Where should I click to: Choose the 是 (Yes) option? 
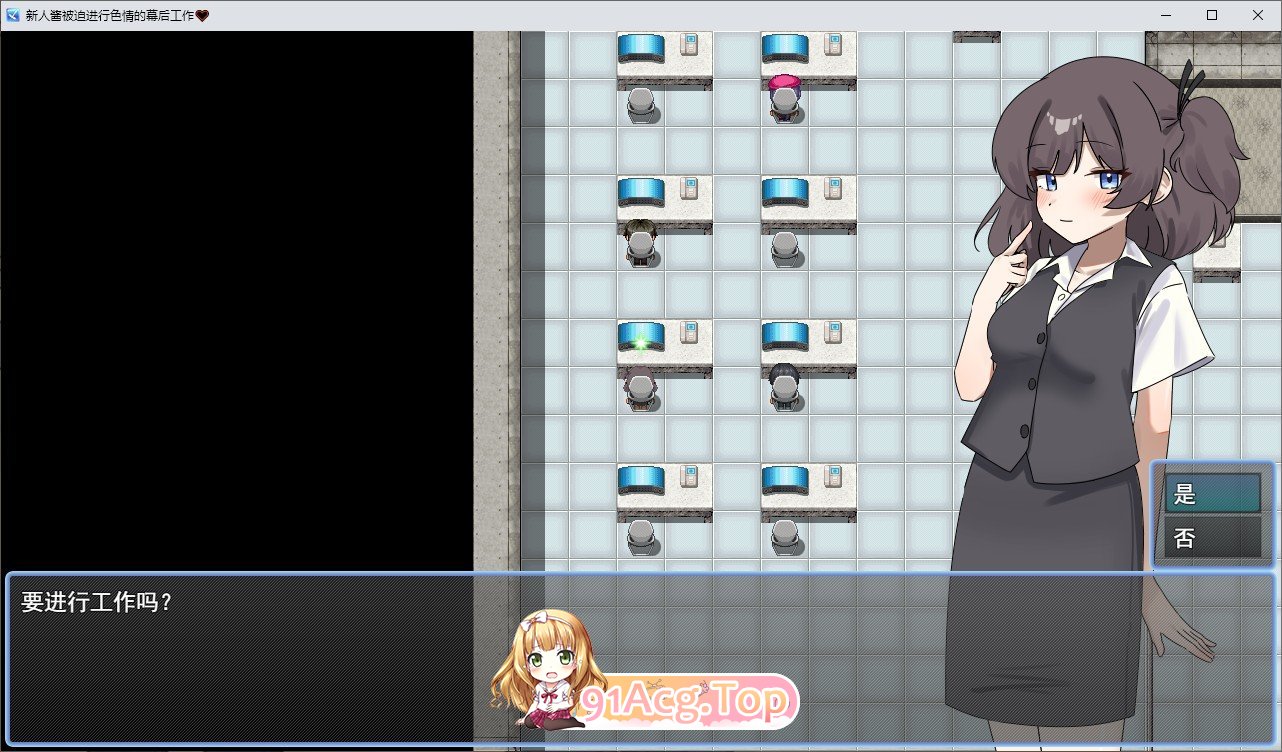point(1211,493)
